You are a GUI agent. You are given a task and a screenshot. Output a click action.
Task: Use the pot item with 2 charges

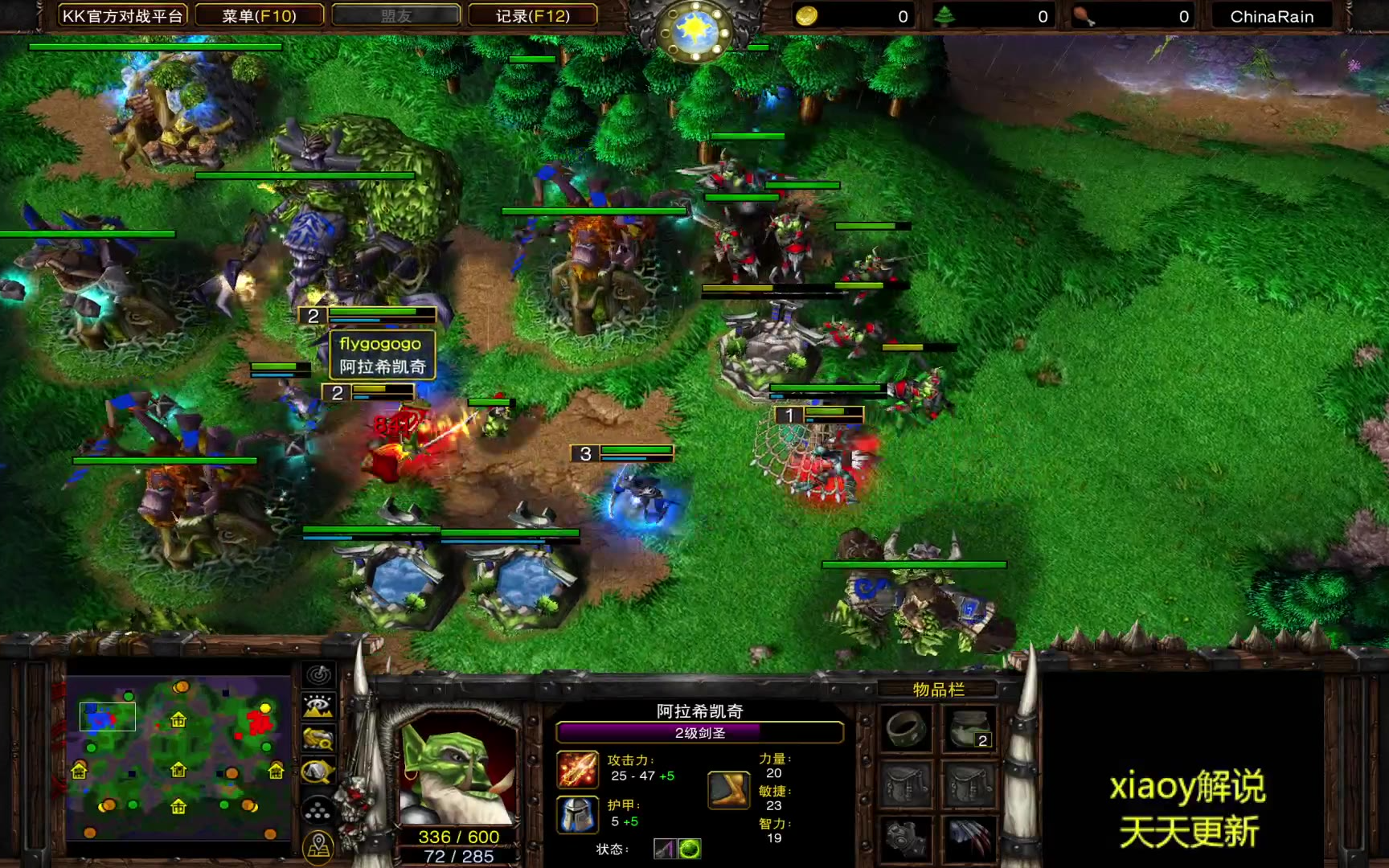point(970,729)
